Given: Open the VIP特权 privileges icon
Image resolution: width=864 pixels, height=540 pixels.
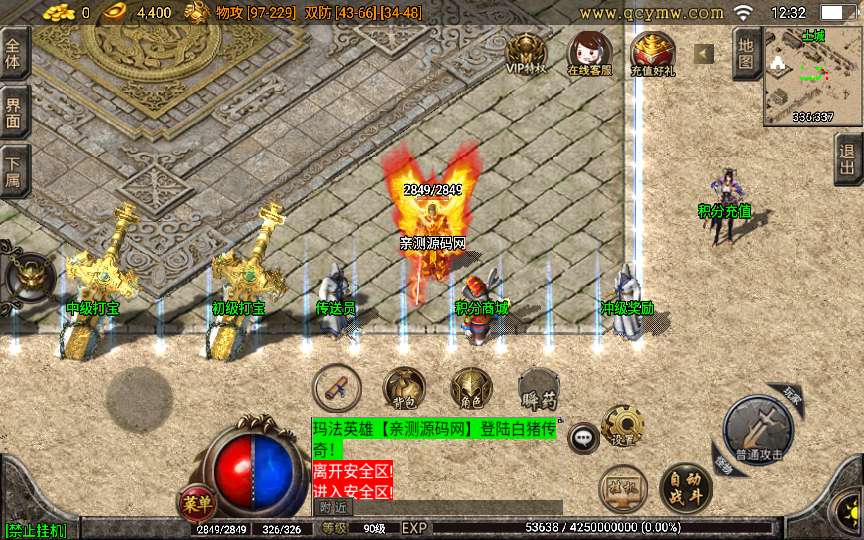Looking at the screenshot, I should 525,52.
